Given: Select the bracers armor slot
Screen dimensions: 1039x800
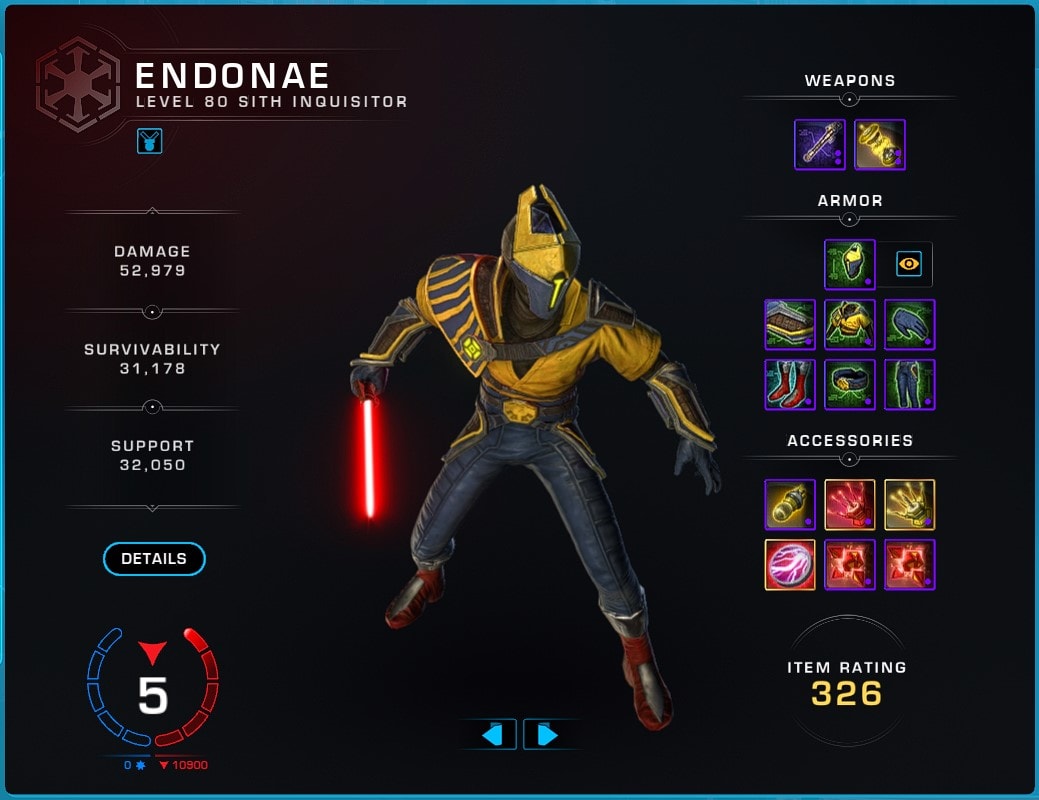Looking at the screenshot, I should coord(790,324).
